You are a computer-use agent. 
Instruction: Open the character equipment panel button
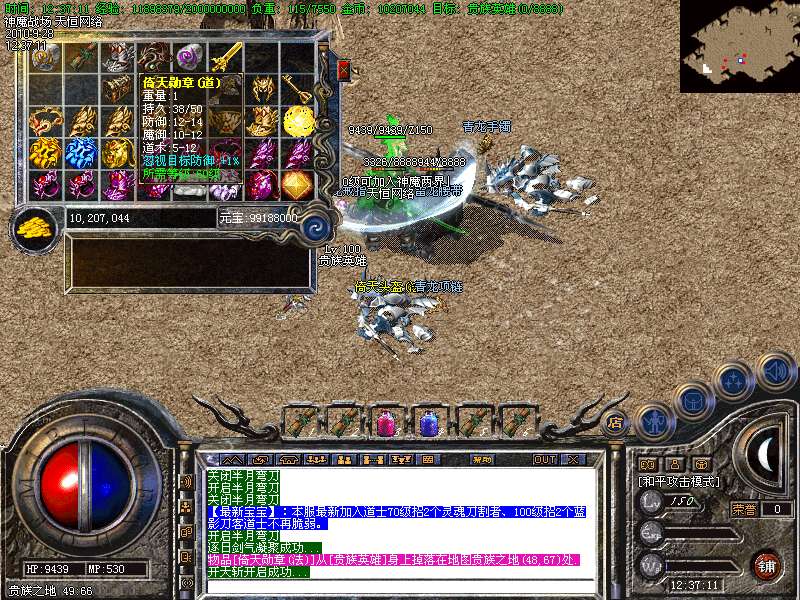click(x=654, y=420)
